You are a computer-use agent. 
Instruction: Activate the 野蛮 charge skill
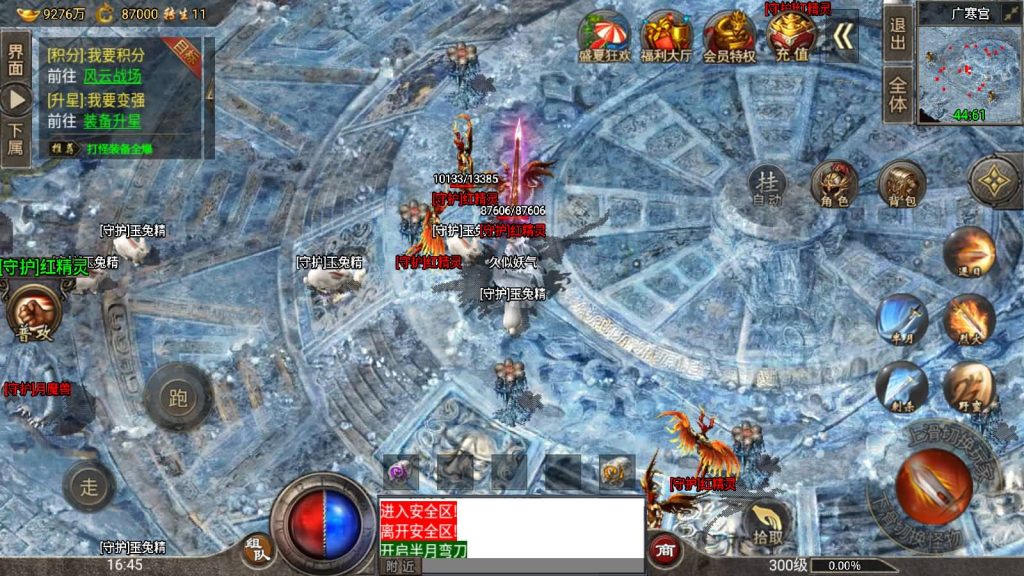coord(968,387)
